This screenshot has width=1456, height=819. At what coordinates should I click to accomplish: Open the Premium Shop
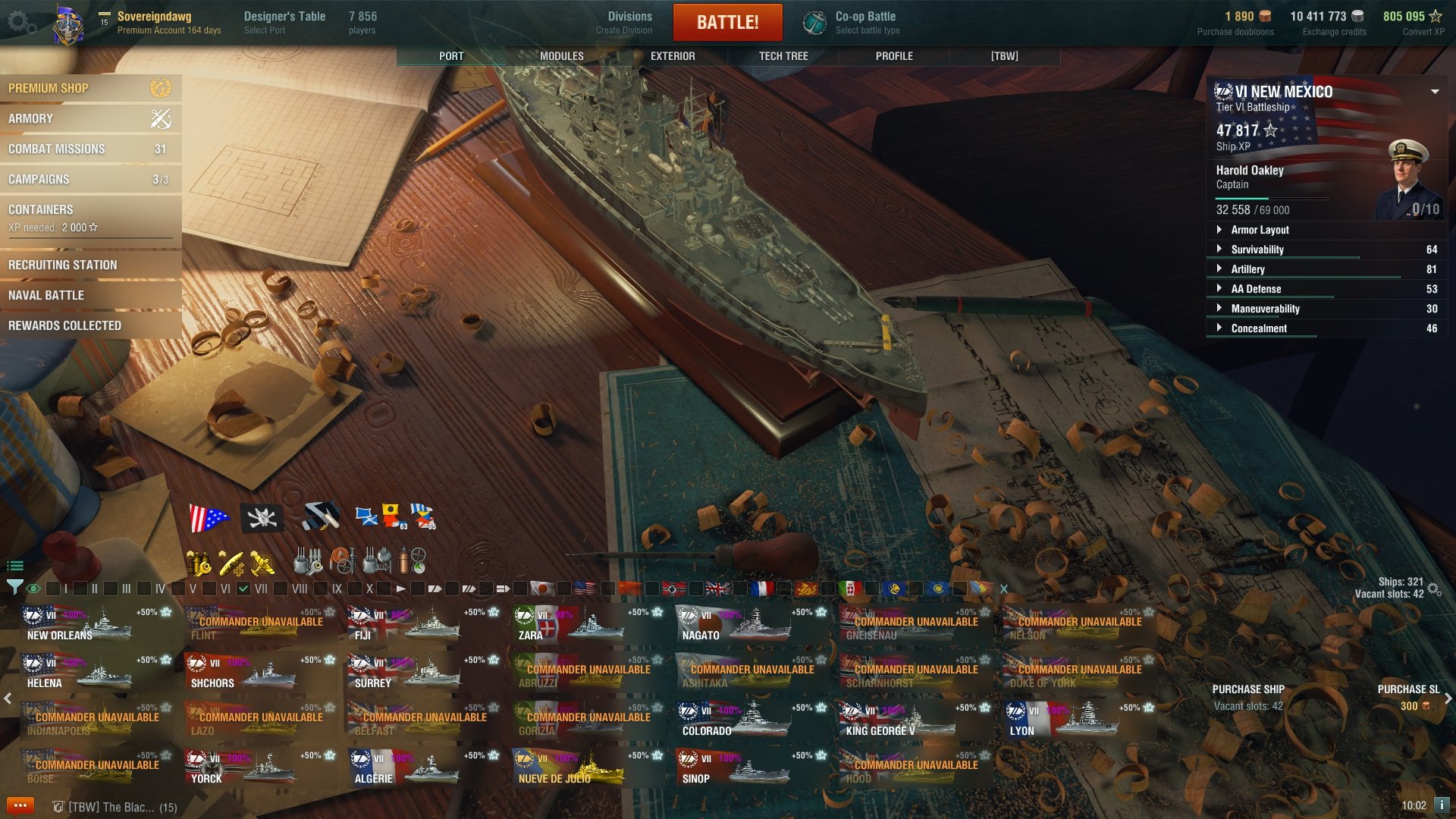(90, 88)
